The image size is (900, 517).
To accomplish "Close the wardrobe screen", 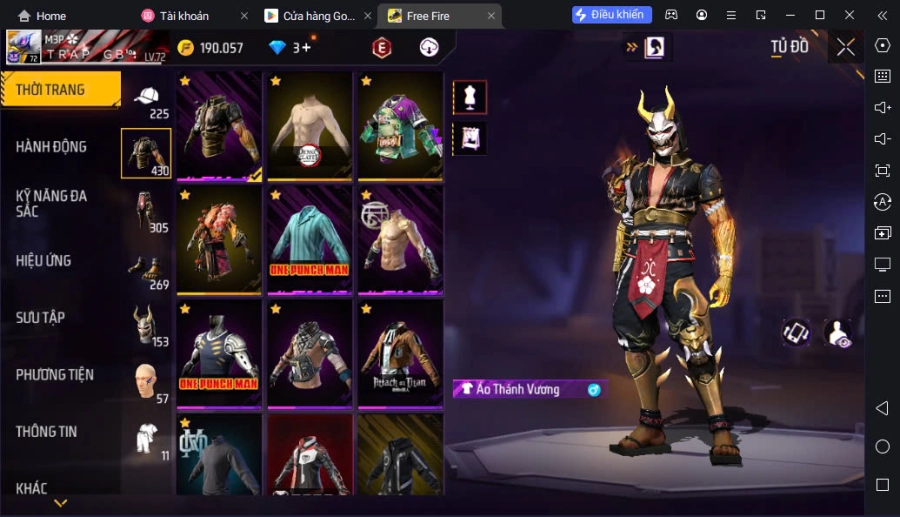I will point(846,46).
